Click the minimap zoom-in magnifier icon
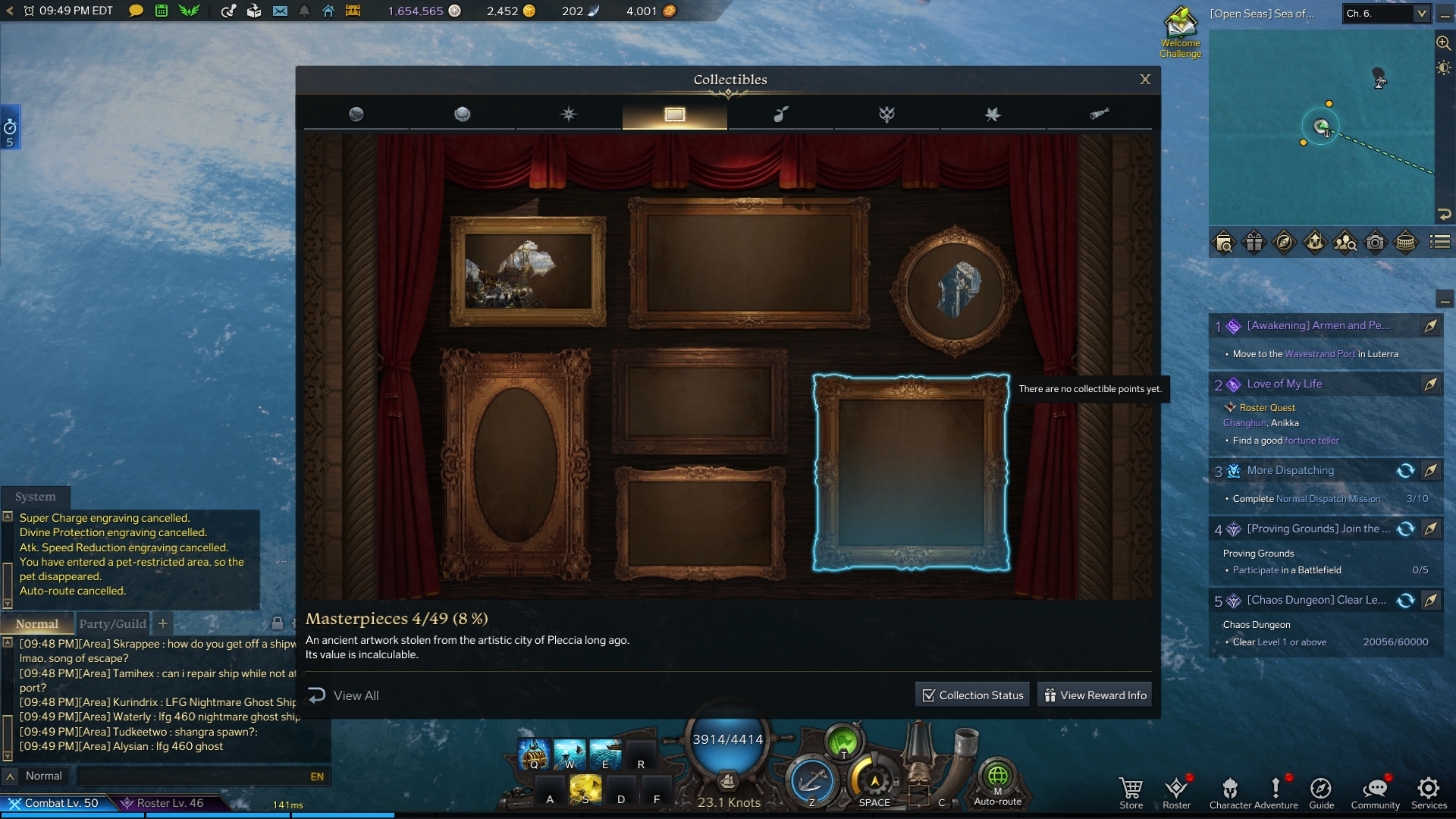 pos(1442,42)
